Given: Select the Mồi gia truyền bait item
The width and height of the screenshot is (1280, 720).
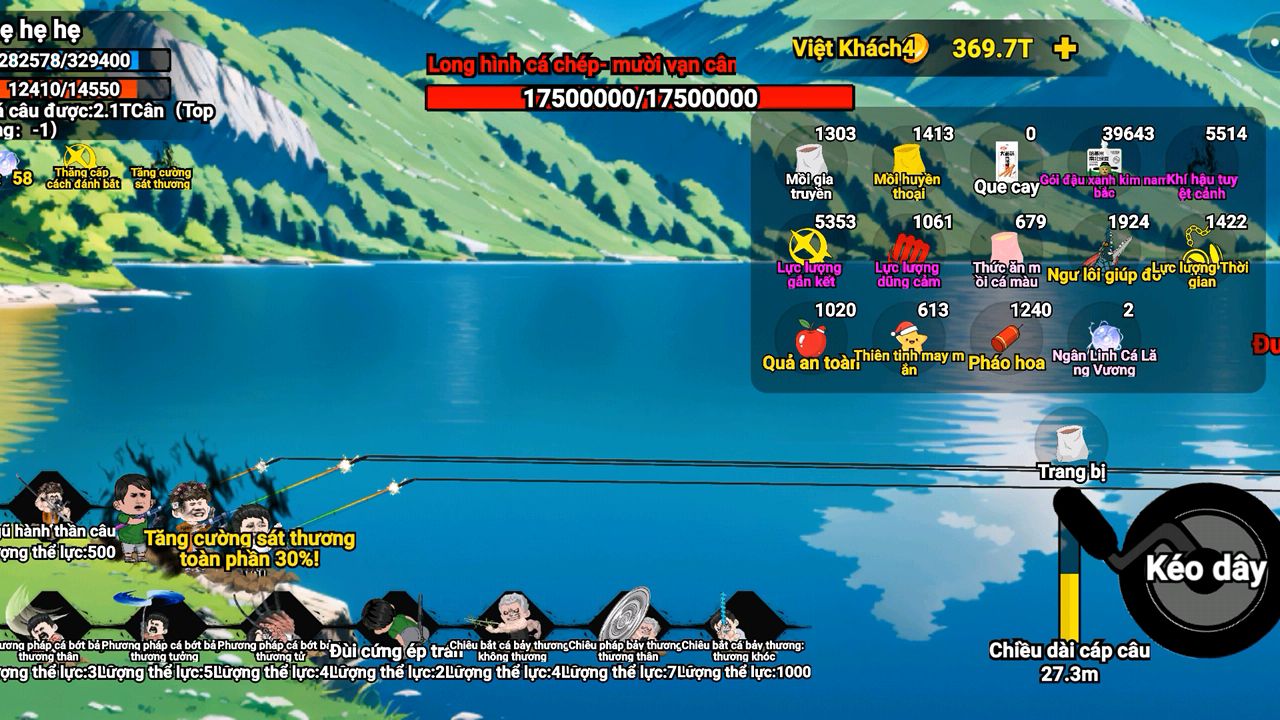Looking at the screenshot, I should click(808, 160).
